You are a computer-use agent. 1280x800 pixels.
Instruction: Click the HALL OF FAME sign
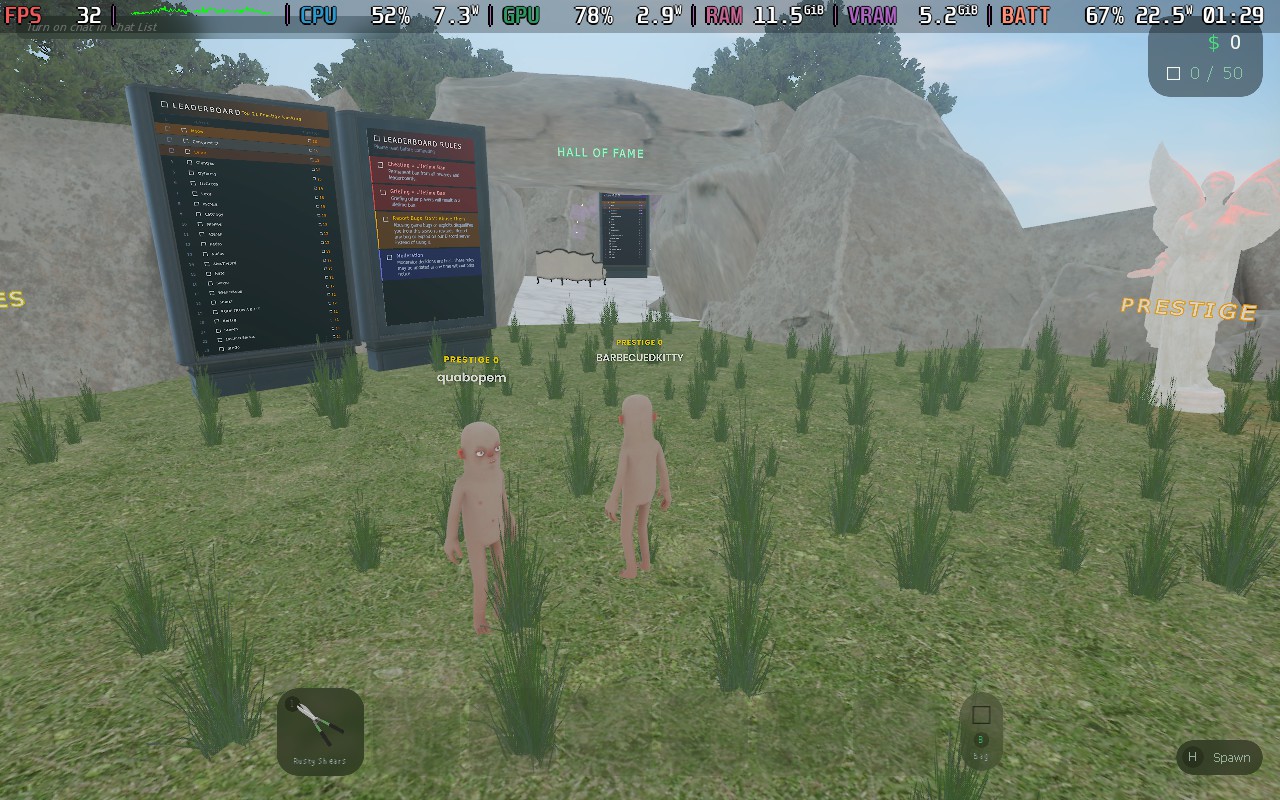600,152
